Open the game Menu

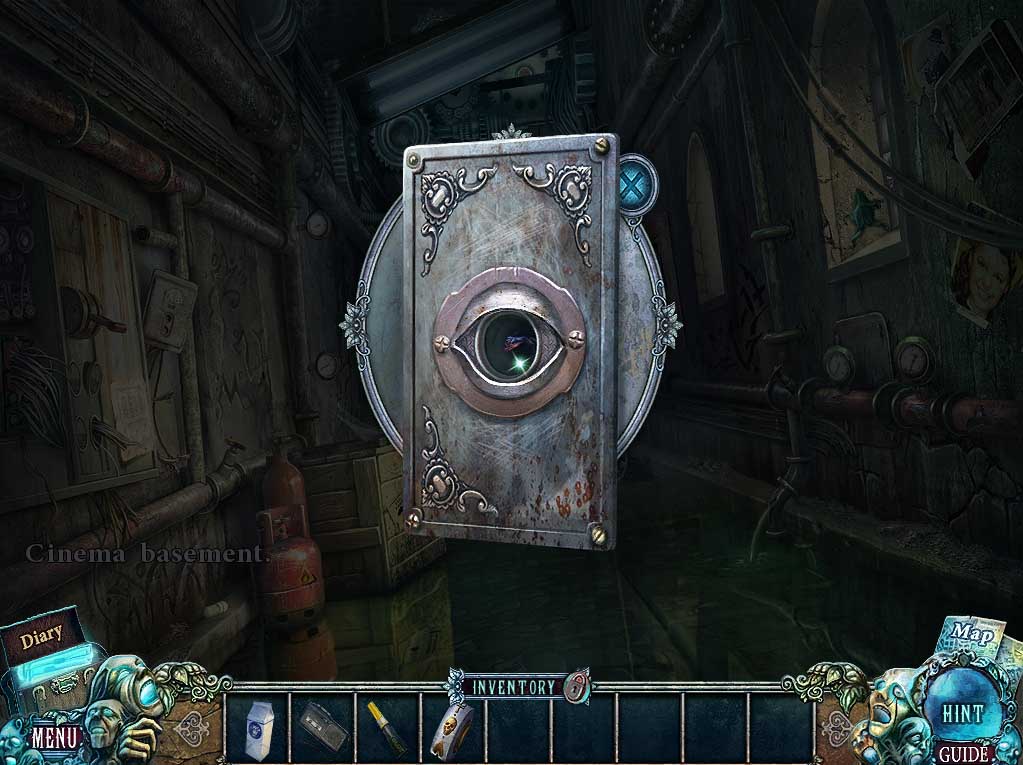tap(54, 739)
